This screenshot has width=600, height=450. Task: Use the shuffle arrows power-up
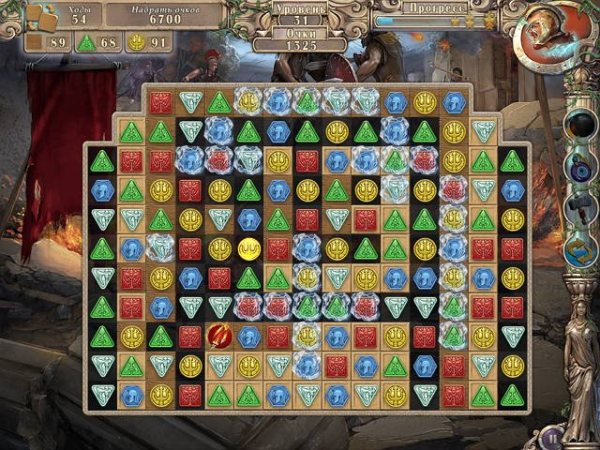580,250
